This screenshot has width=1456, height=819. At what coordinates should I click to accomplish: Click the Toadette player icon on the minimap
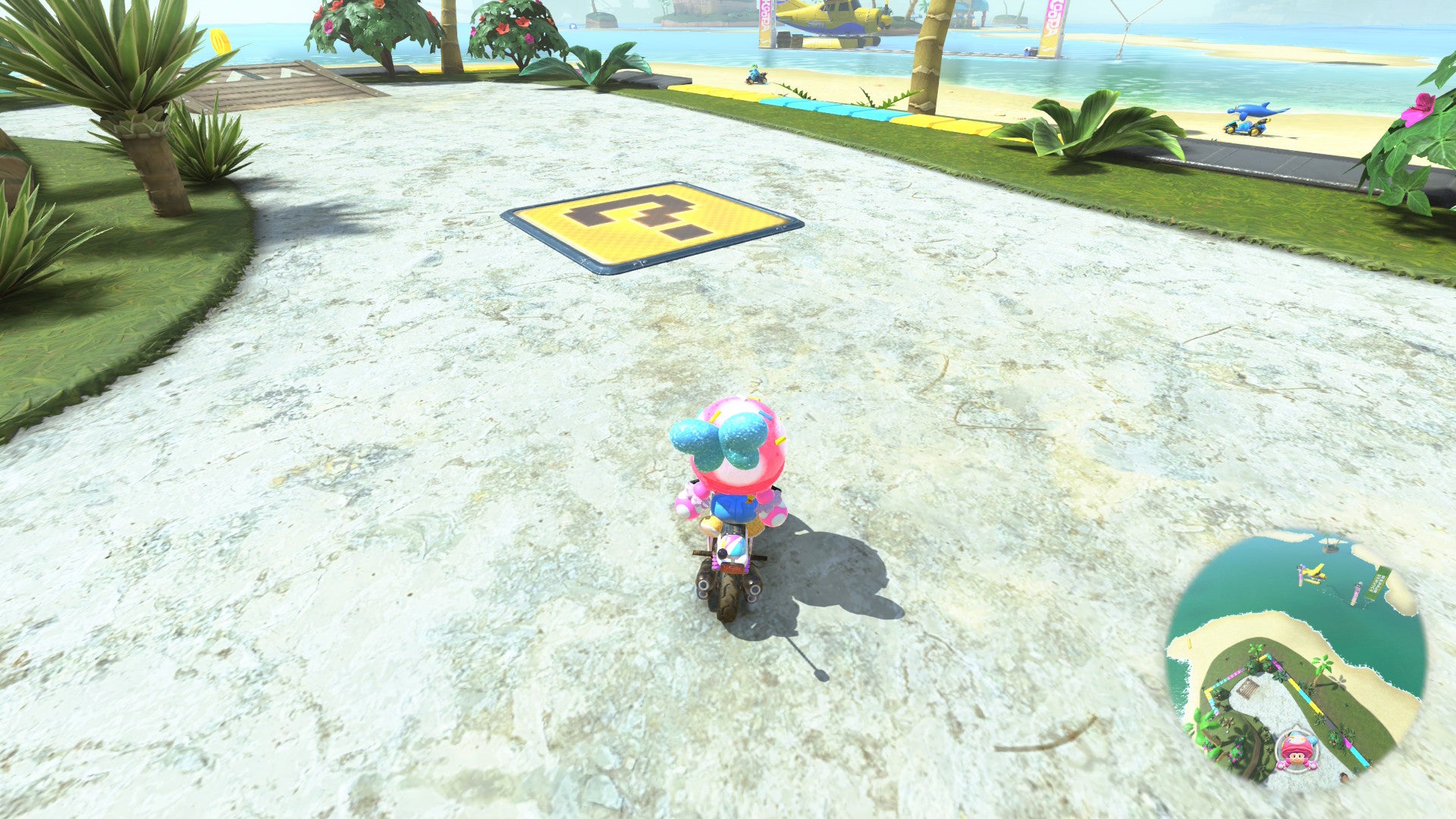[x=1296, y=751]
